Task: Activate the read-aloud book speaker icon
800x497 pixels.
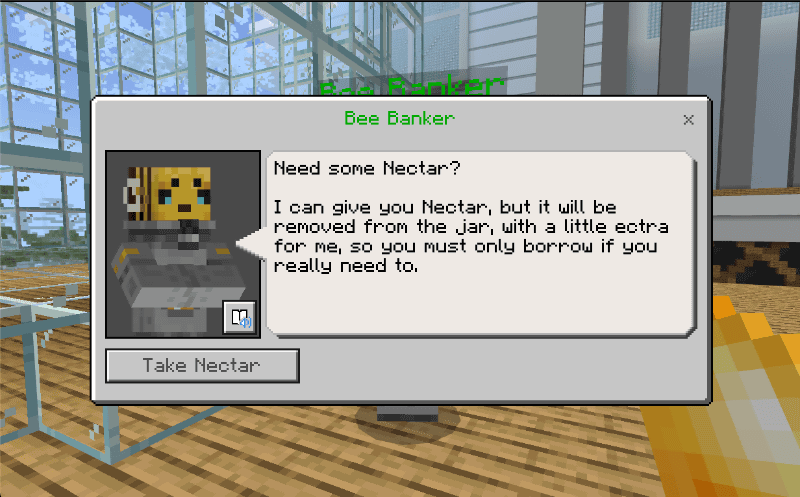Action: pos(240,318)
